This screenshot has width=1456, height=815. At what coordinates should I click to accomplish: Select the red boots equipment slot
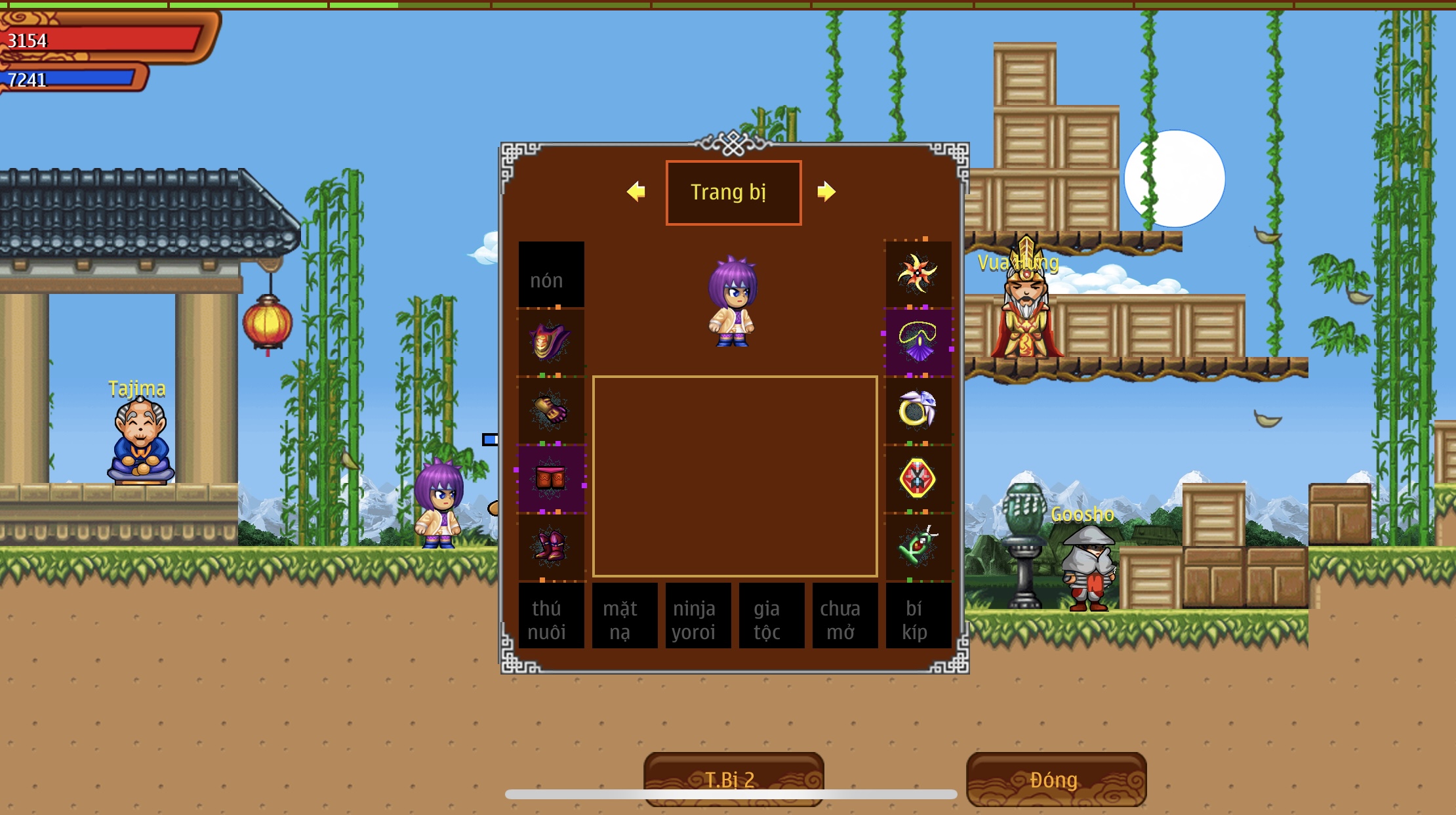(x=551, y=547)
